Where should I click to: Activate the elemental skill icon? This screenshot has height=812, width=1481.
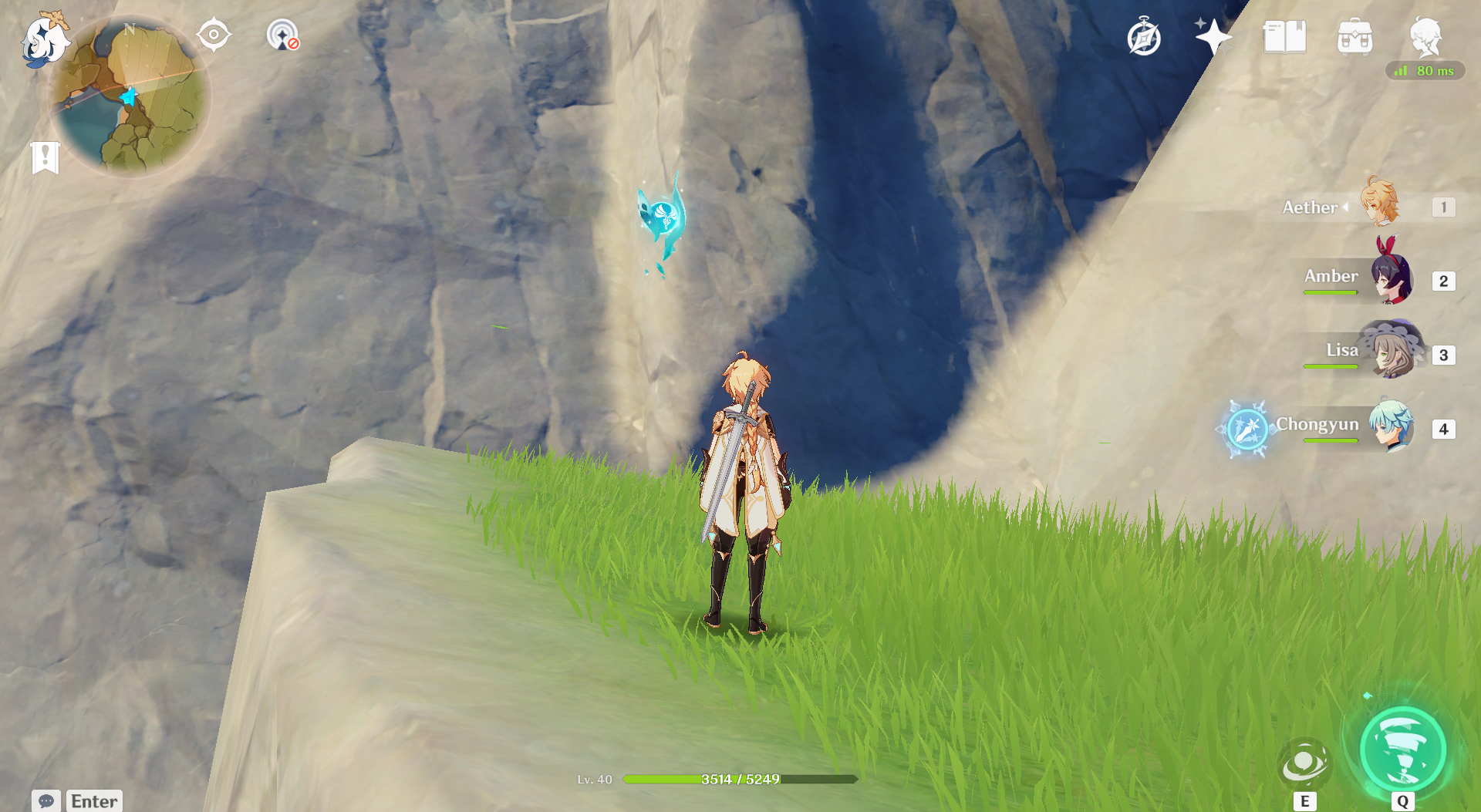(1304, 763)
